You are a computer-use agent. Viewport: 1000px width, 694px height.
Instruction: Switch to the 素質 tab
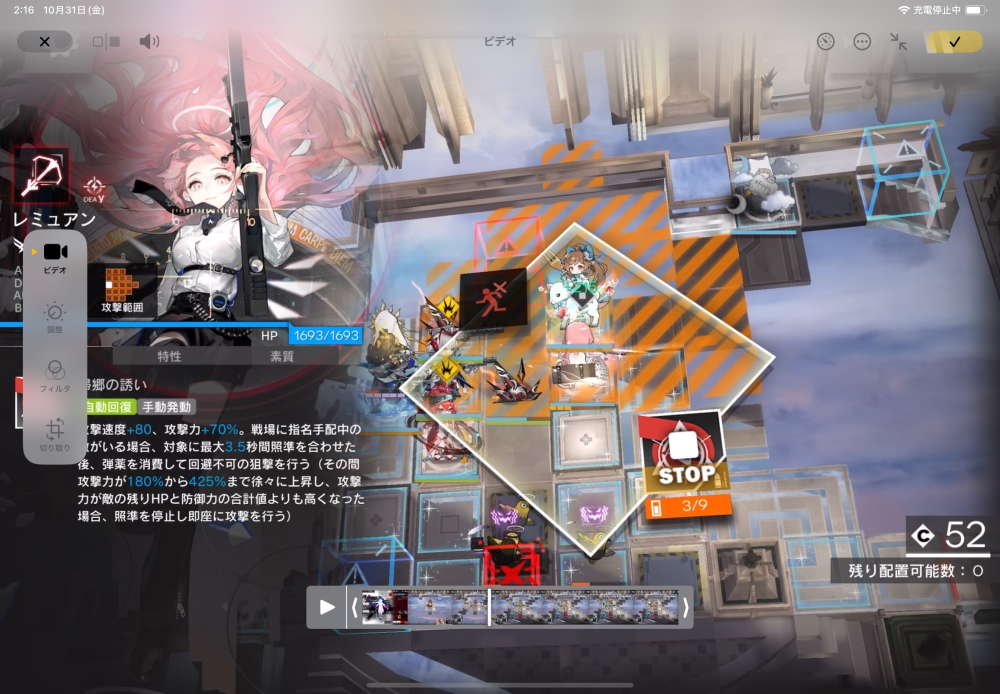[x=281, y=356]
